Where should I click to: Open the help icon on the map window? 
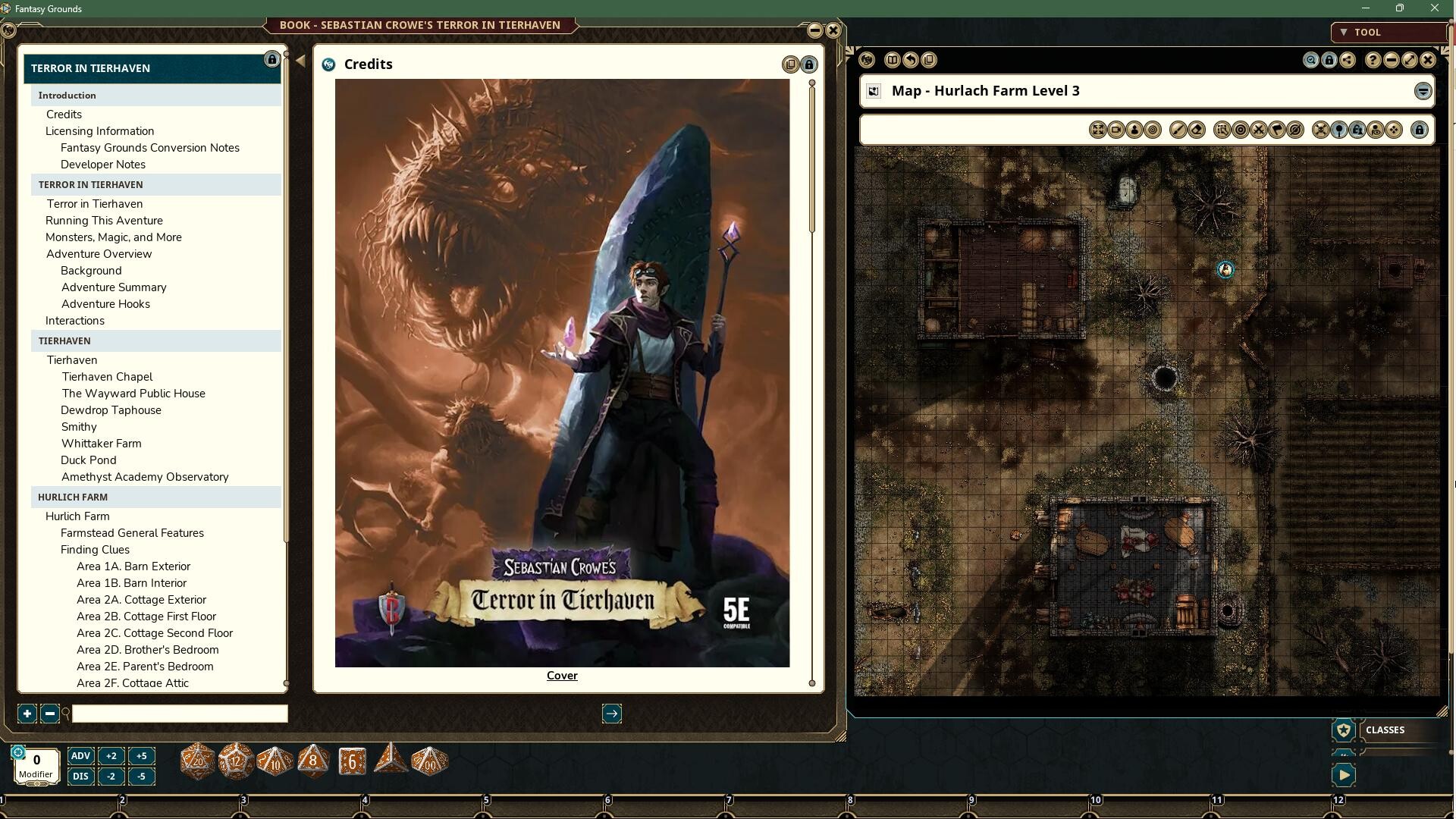(x=1373, y=60)
